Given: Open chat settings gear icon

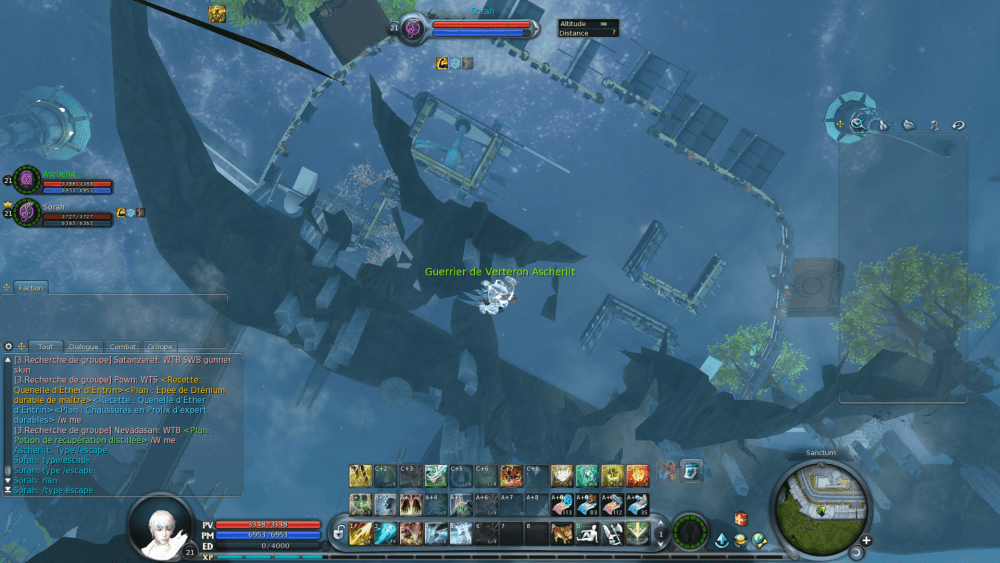Looking at the screenshot, I should click(8, 345).
